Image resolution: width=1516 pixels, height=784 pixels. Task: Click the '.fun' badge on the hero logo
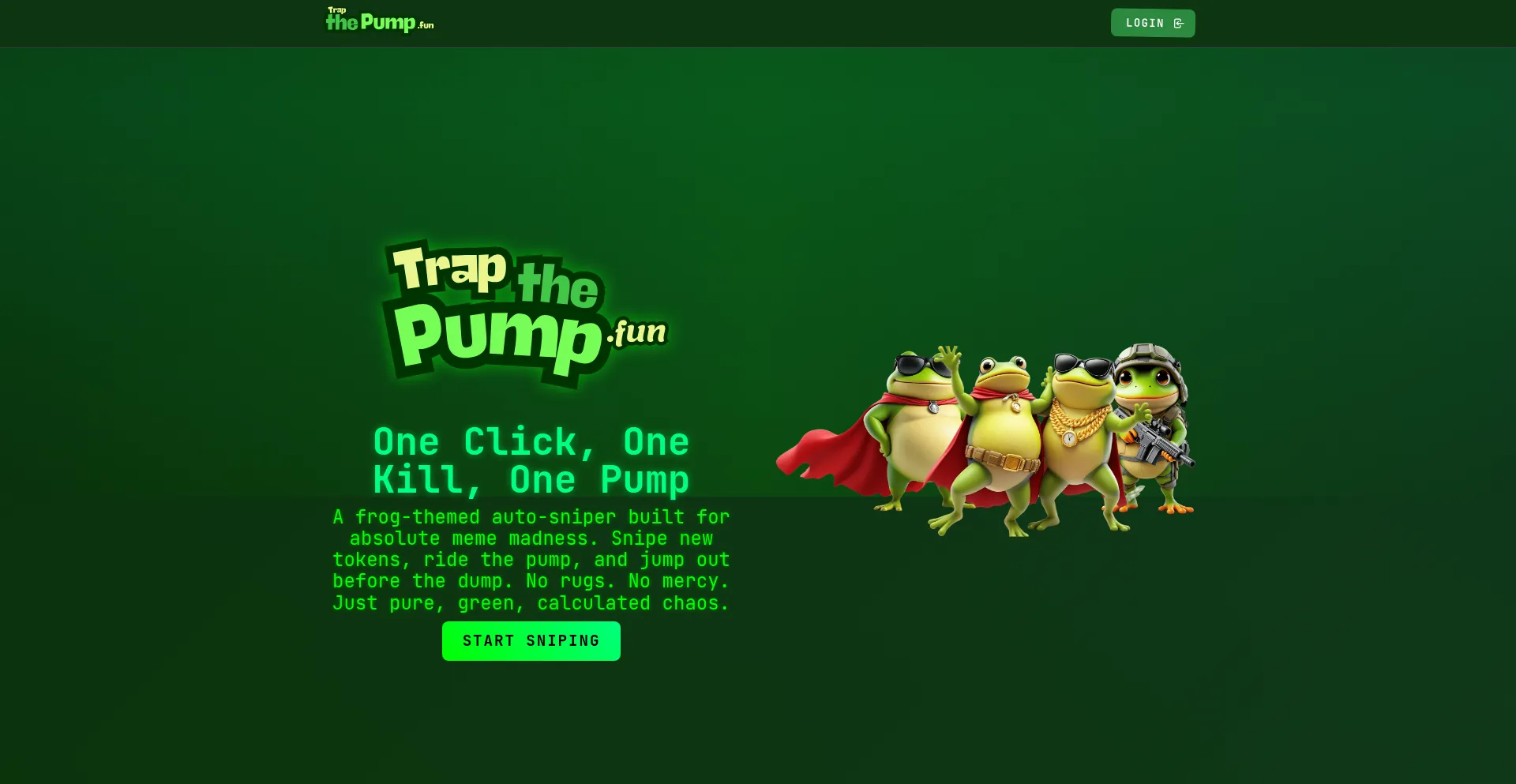[x=636, y=332]
